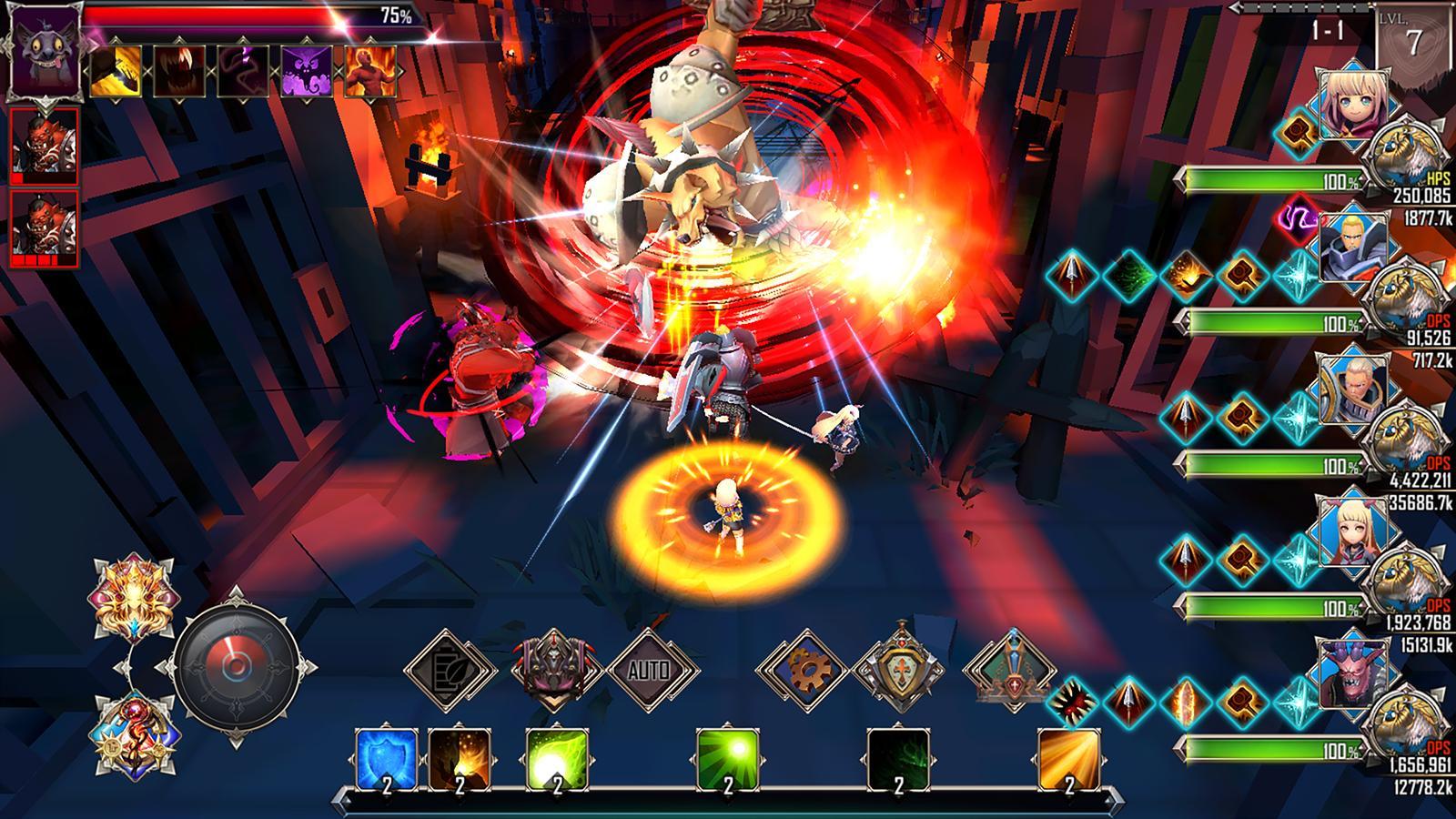Toggle AUTO battle mode
This screenshot has width=1456, height=819.
tap(651, 669)
